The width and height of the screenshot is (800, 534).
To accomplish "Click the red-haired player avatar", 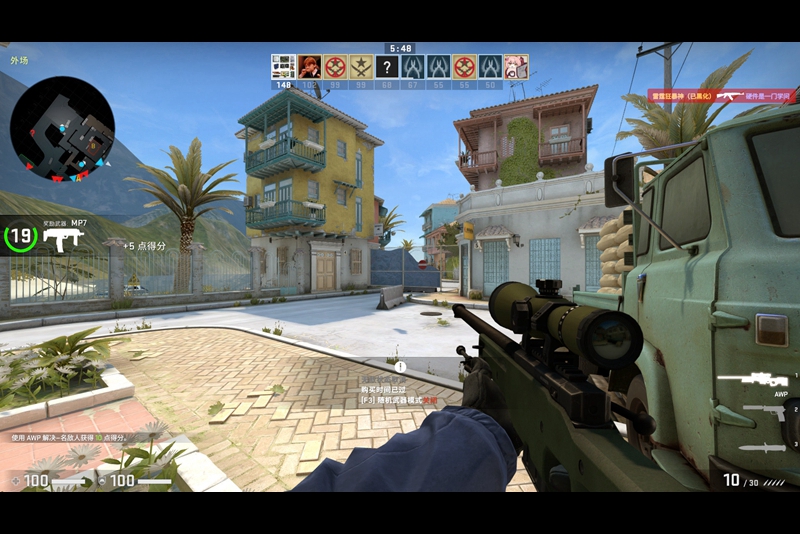I will [x=309, y=66].
